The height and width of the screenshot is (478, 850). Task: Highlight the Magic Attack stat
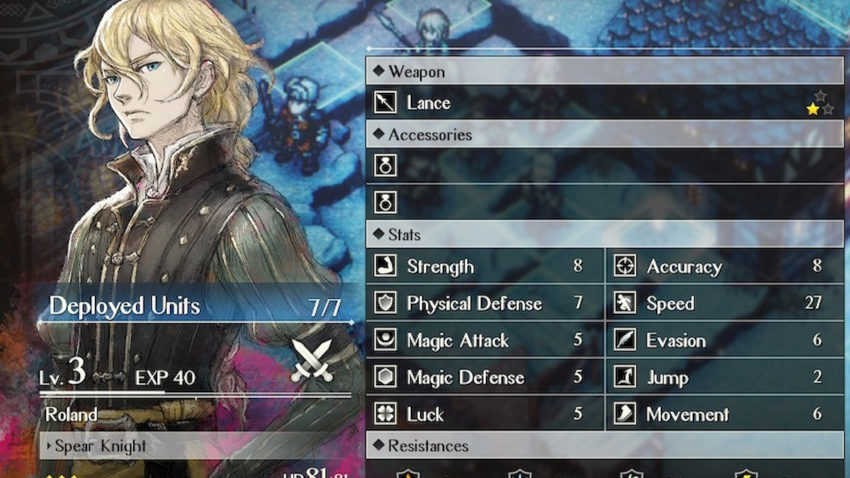(x=486, y=340)
